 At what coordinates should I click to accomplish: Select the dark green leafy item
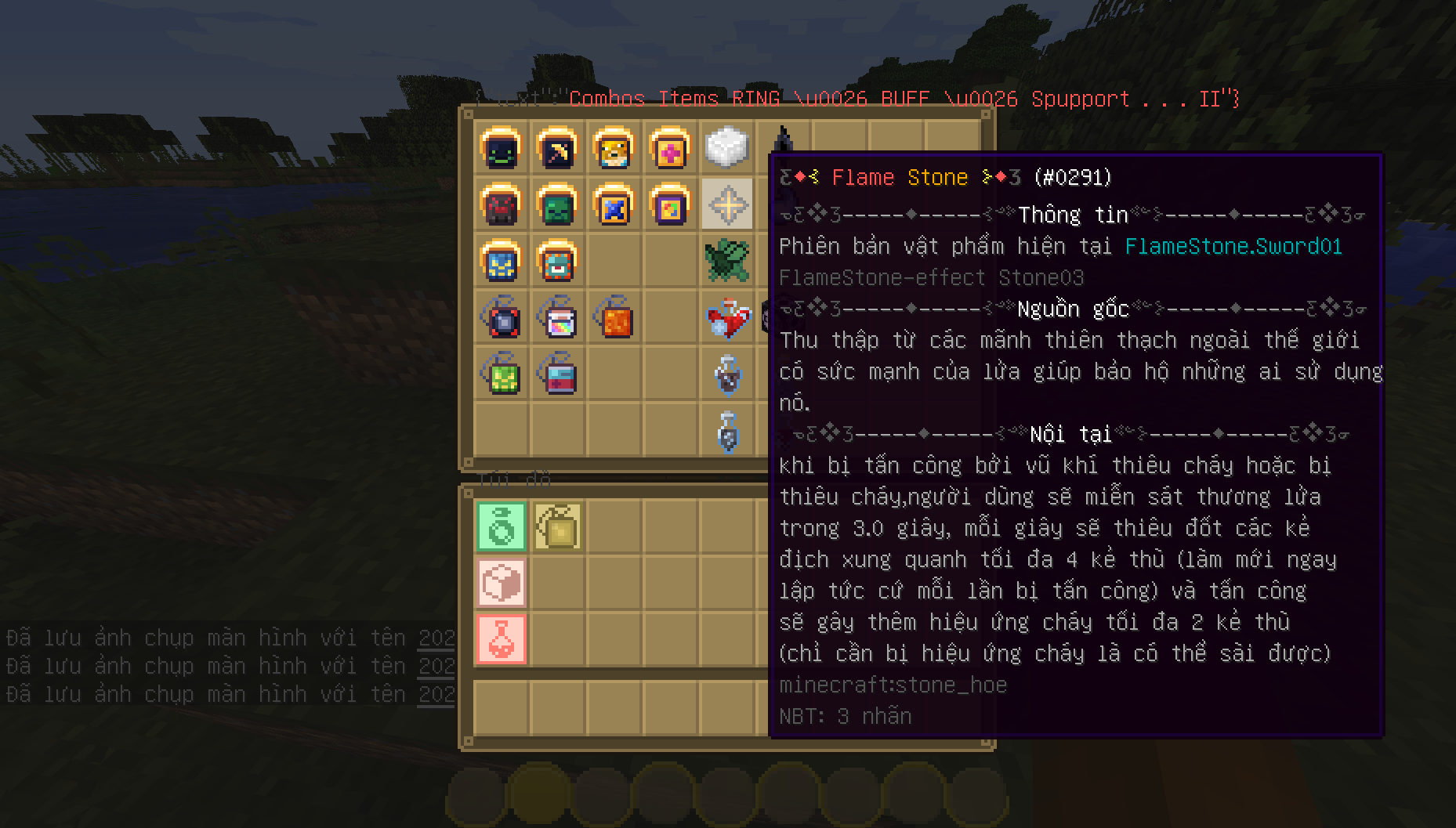(726, 261)
